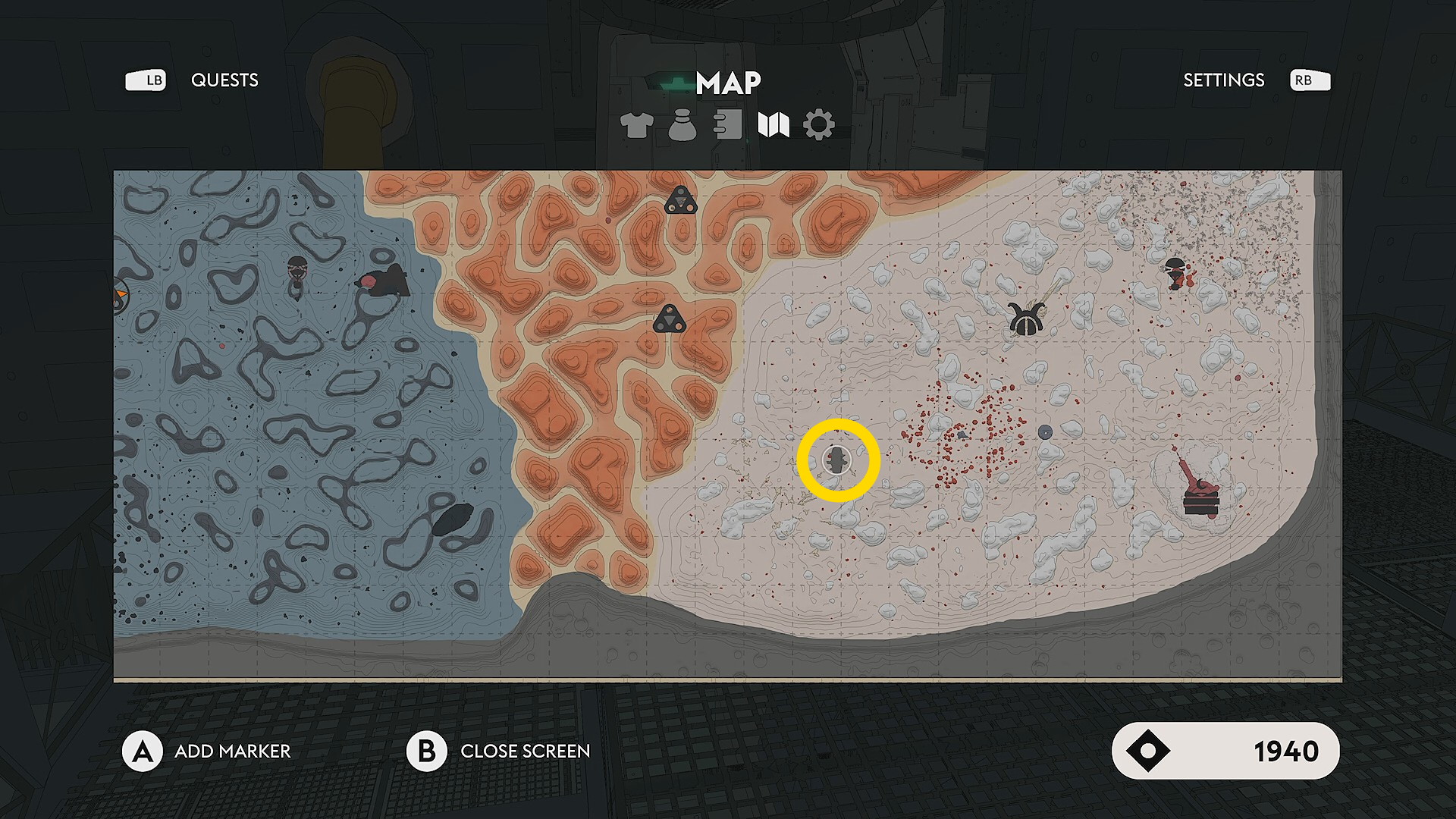Select the quest journal icon tab
The height and width of the screenshot is (819, 1456).
[x=728, y=125]
